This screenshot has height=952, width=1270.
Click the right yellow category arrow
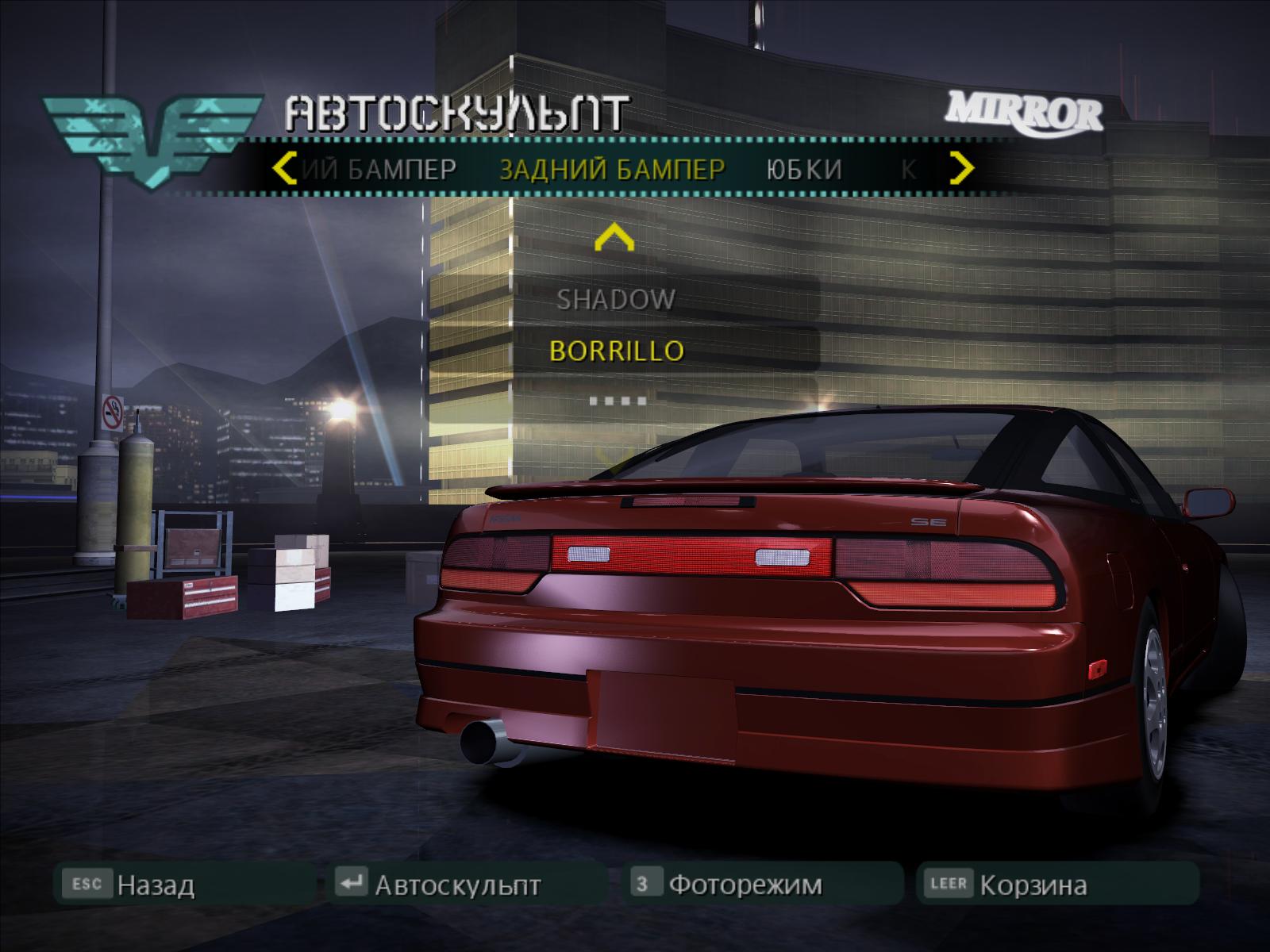tap(962, 168)
